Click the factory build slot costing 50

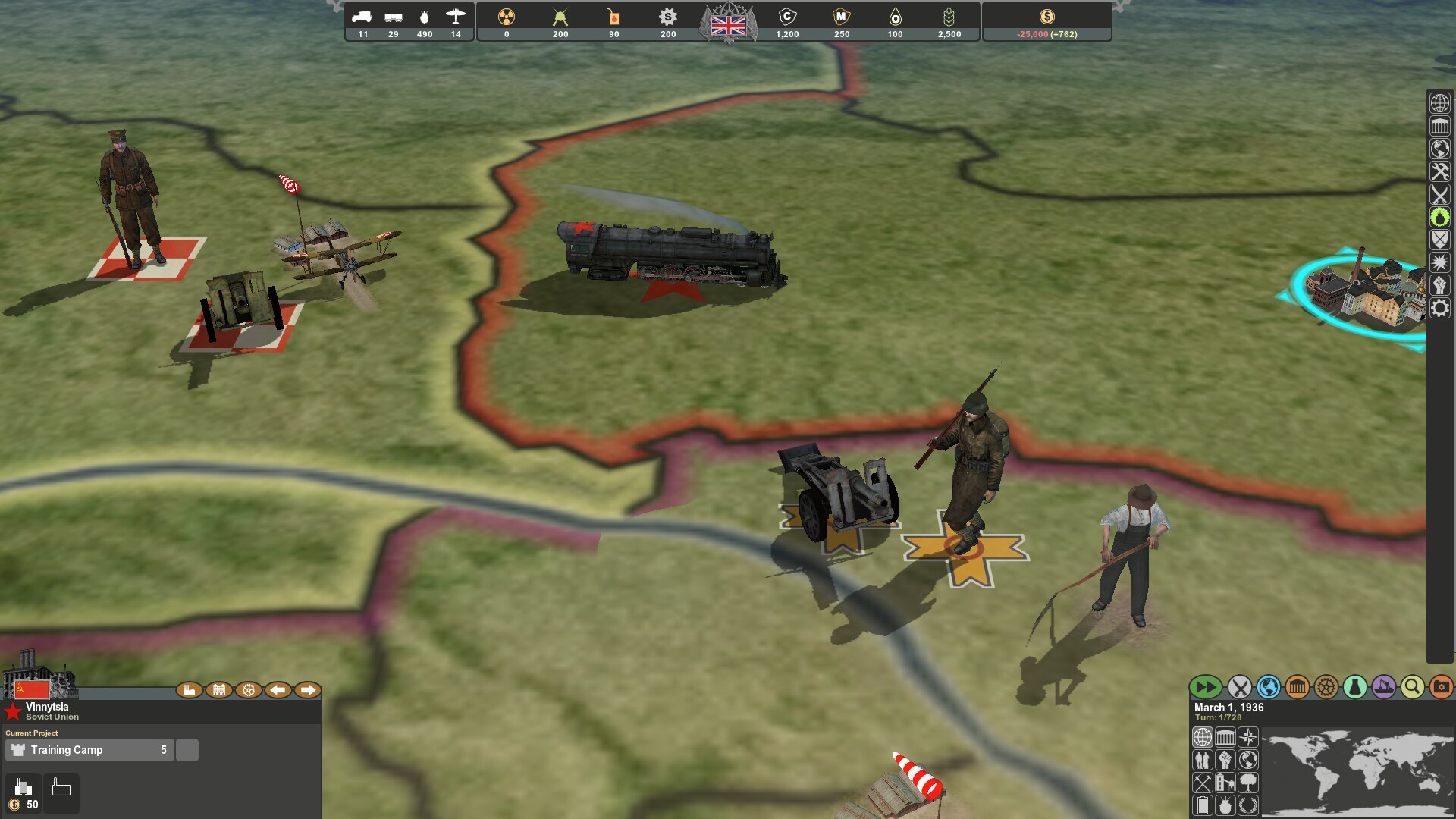click(x=24, y=793)
